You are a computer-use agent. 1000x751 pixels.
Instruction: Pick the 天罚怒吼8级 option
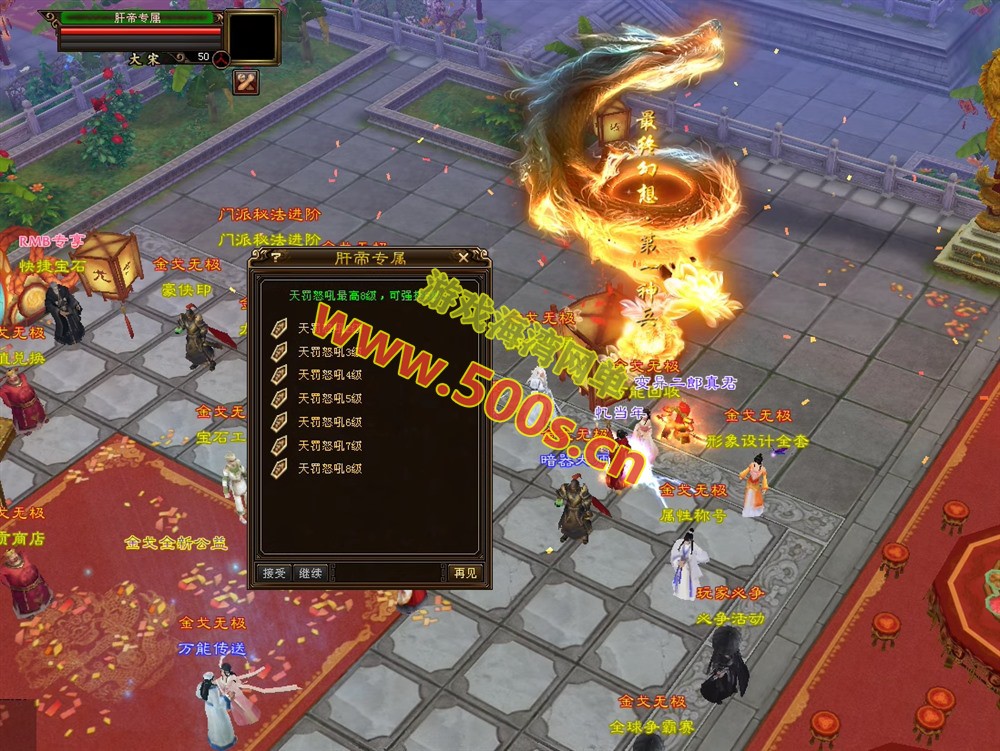coord(329,468)
